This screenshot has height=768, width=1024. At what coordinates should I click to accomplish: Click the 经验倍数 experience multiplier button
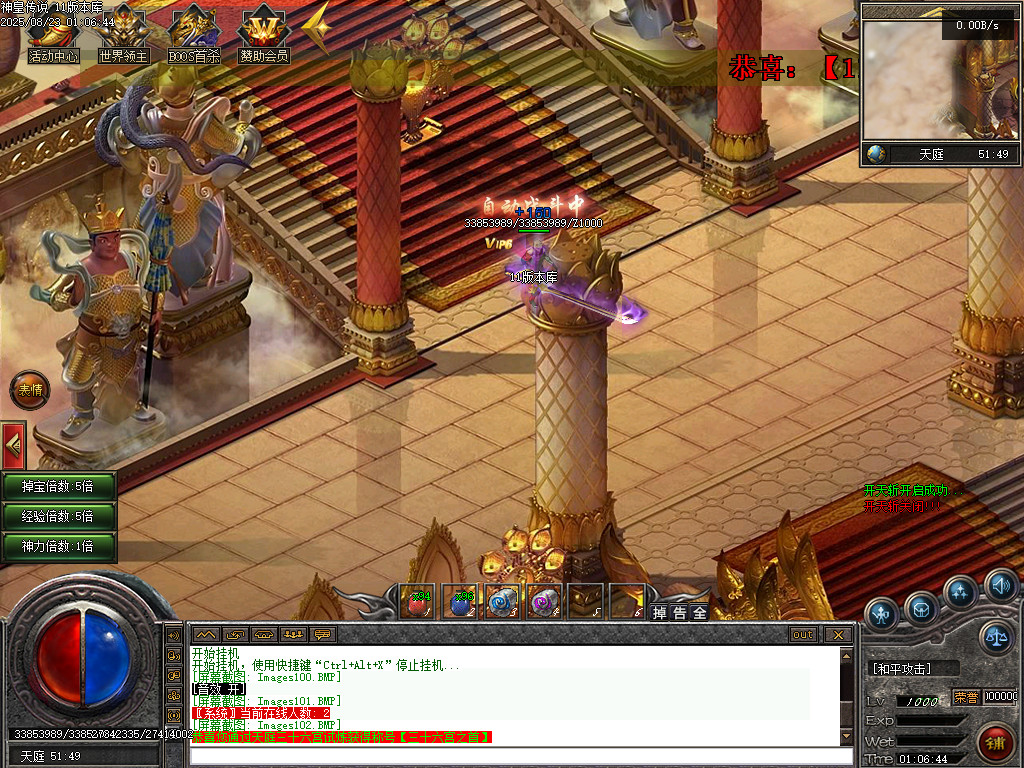[58, 517]
